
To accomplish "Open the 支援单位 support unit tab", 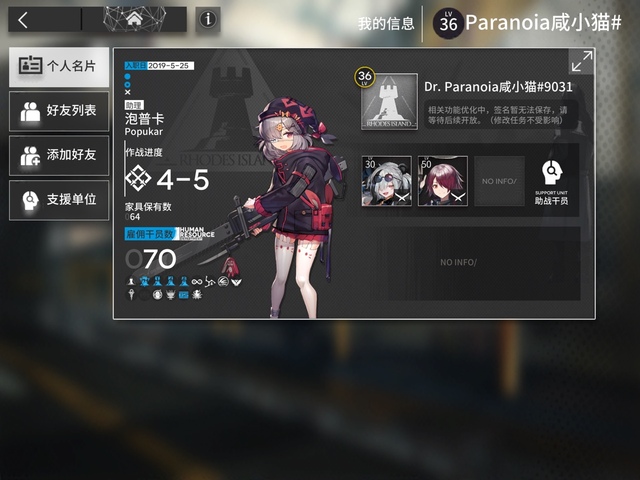I will 59,200.
